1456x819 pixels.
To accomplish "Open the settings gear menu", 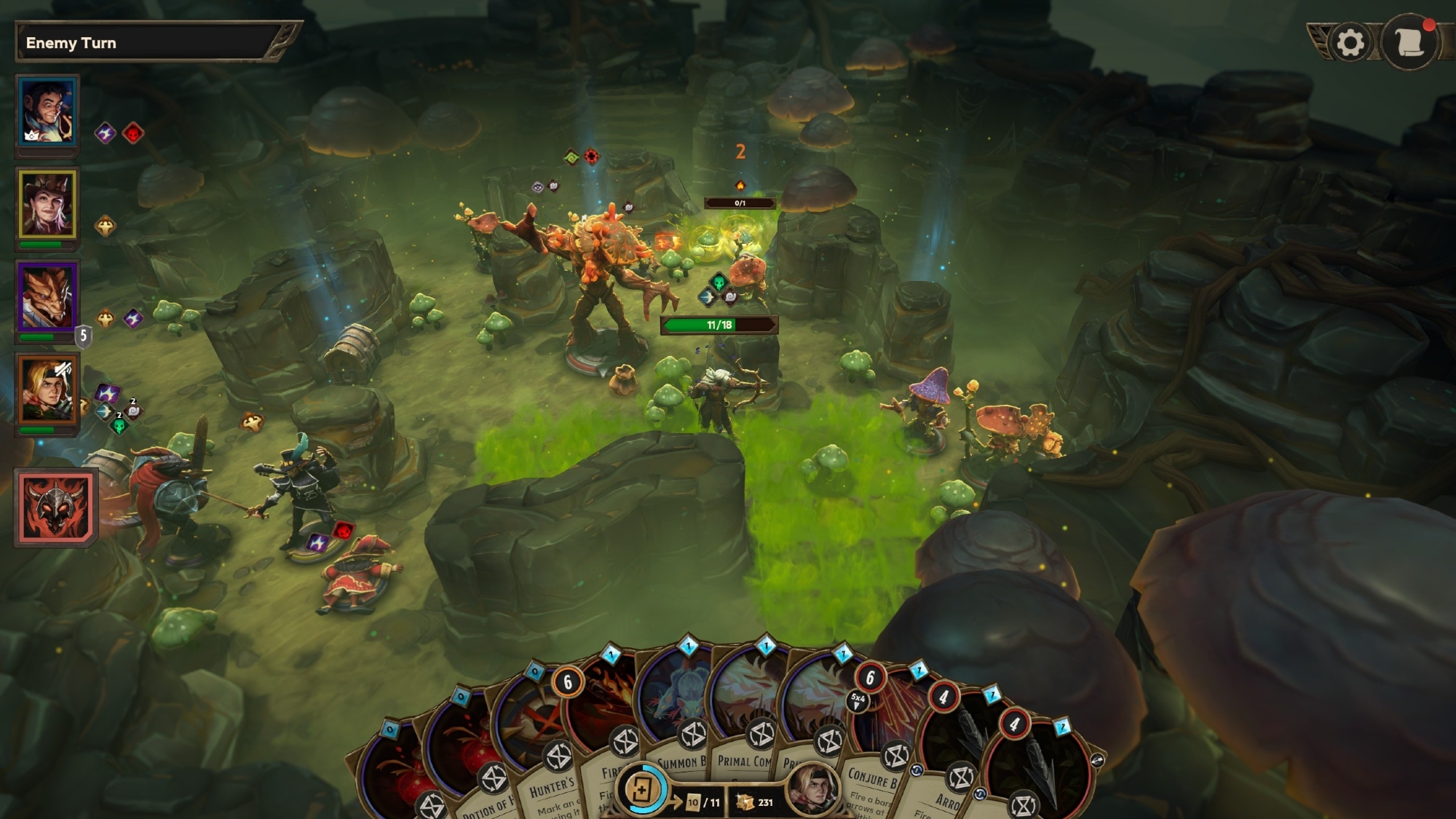I will (x=1350, y=44).
